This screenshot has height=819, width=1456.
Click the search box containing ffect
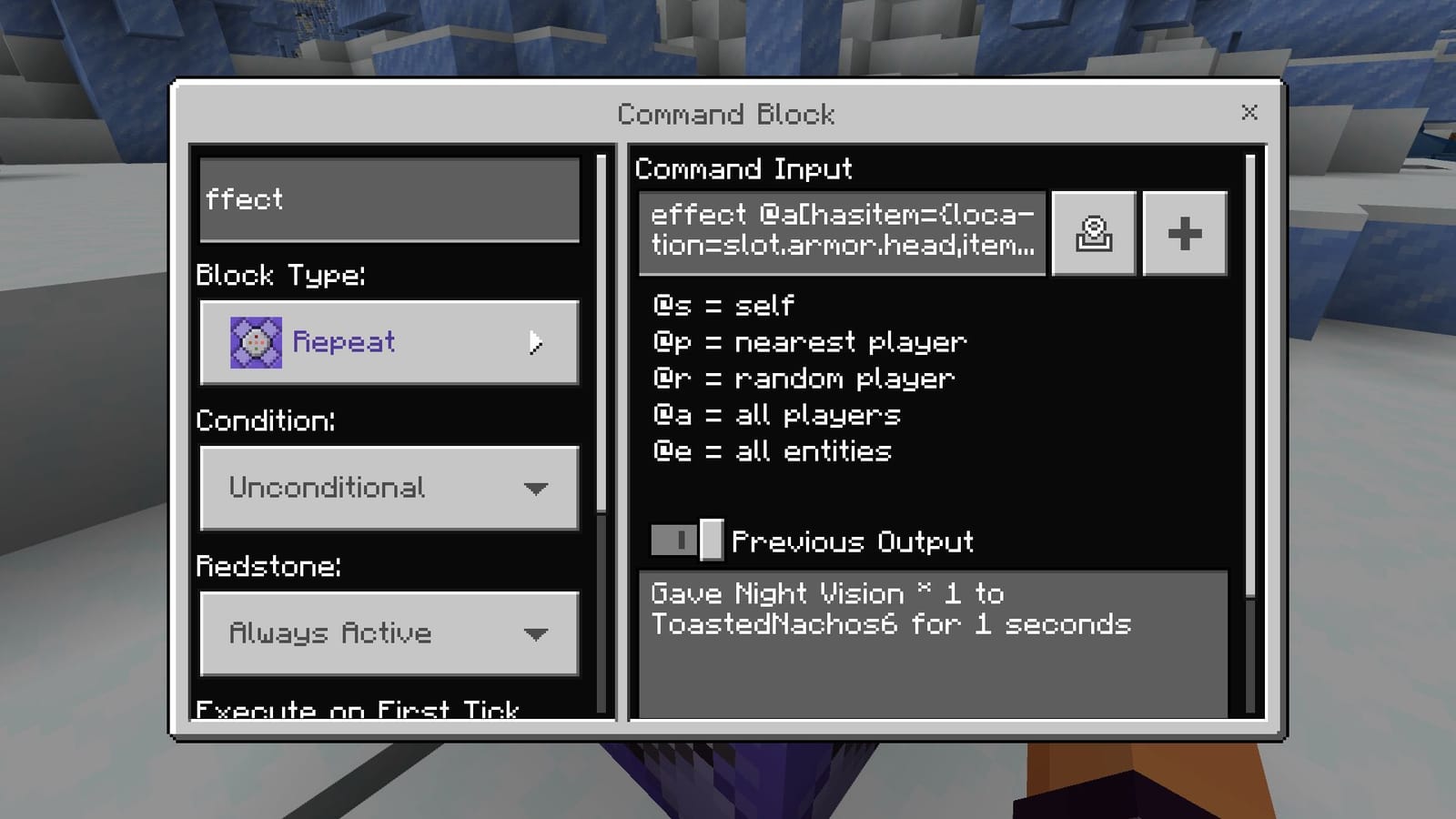(x=388, y=200)
